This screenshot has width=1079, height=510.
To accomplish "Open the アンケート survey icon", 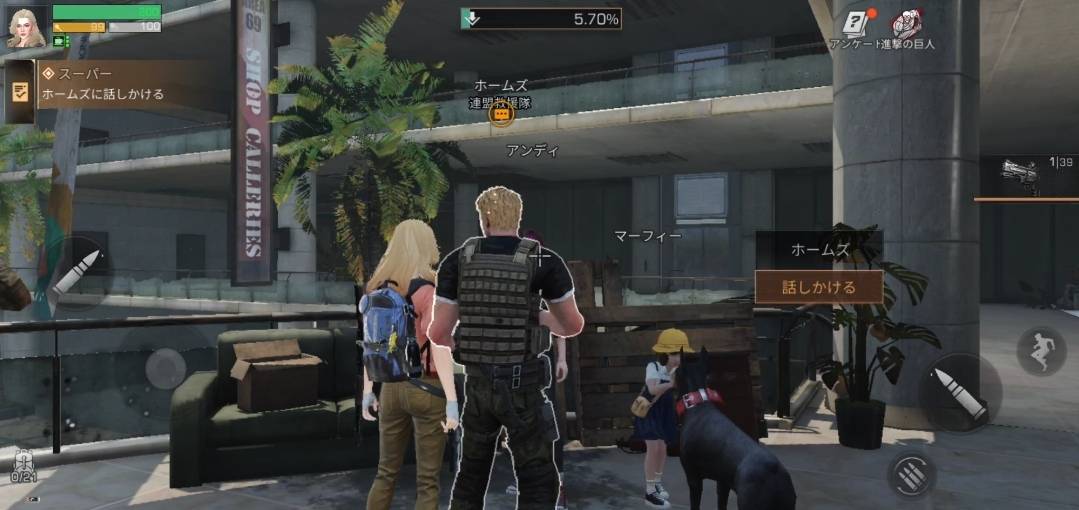I will [853, 25].
